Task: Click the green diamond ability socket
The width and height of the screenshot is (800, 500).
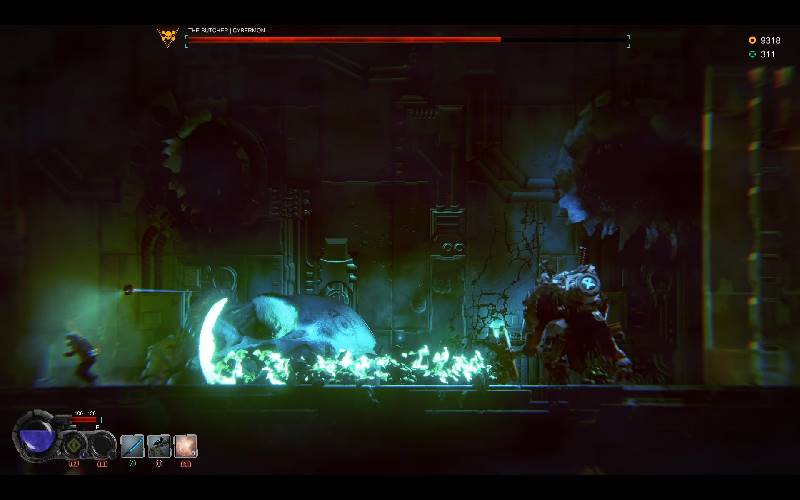Action: (74, 445)
